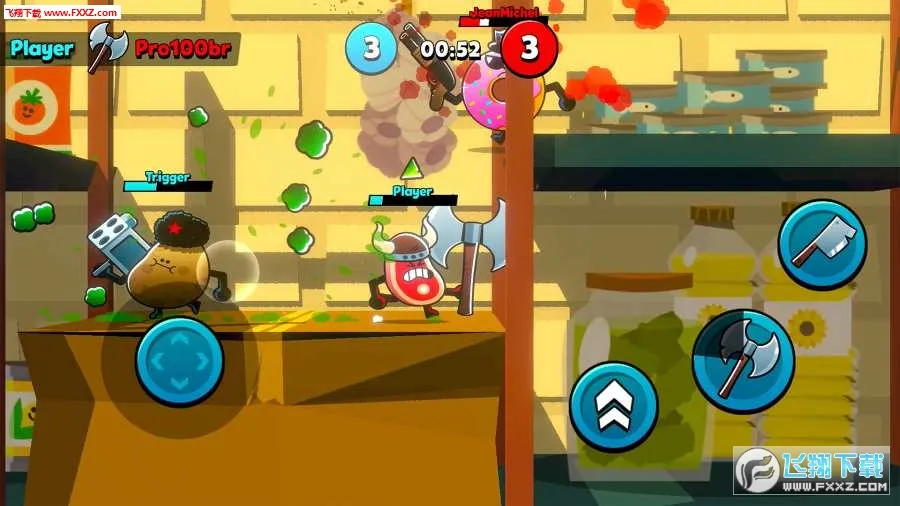Tap the double-chevron jump button
Viewport: 900px width, 506px height.
(x=613, y=405)
